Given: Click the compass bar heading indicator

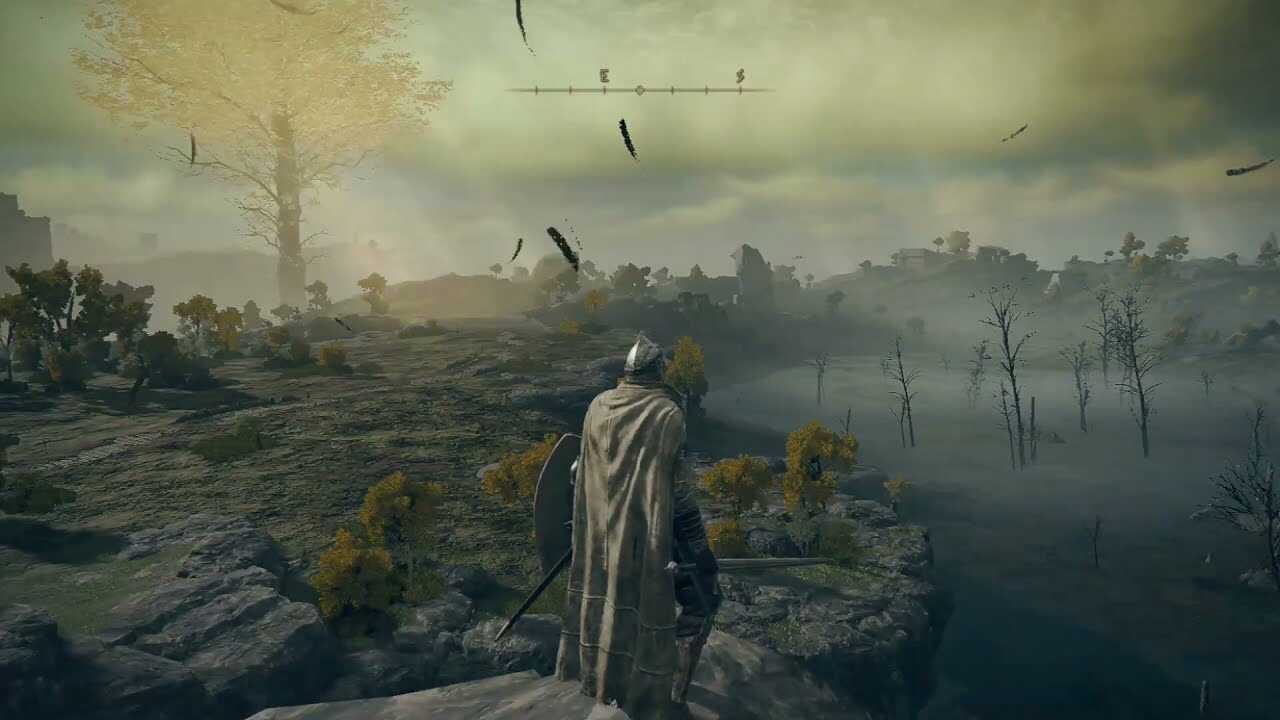Looking at the screenshot, I should (x=640, y=90).
